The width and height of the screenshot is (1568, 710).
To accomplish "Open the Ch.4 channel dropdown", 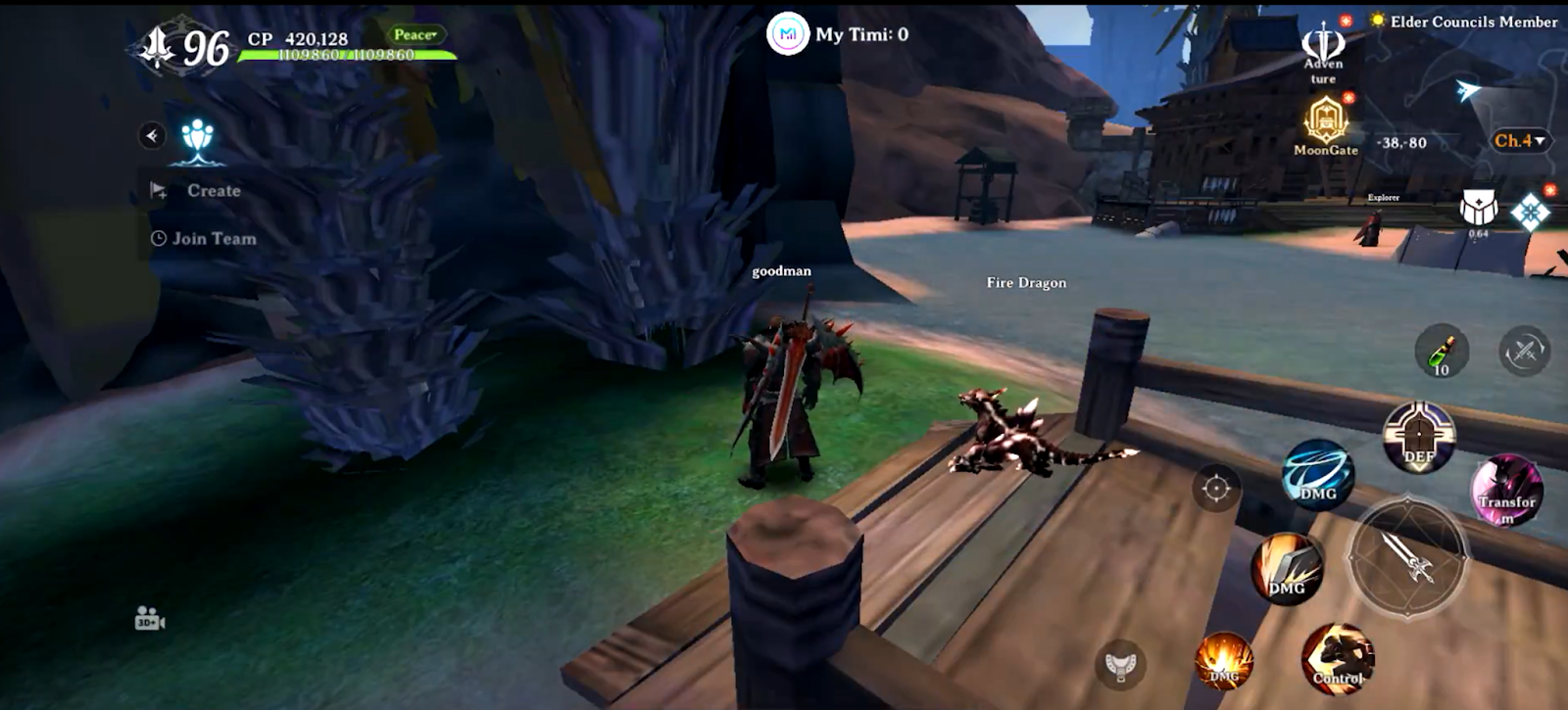I will click(x=1519, y=141).
